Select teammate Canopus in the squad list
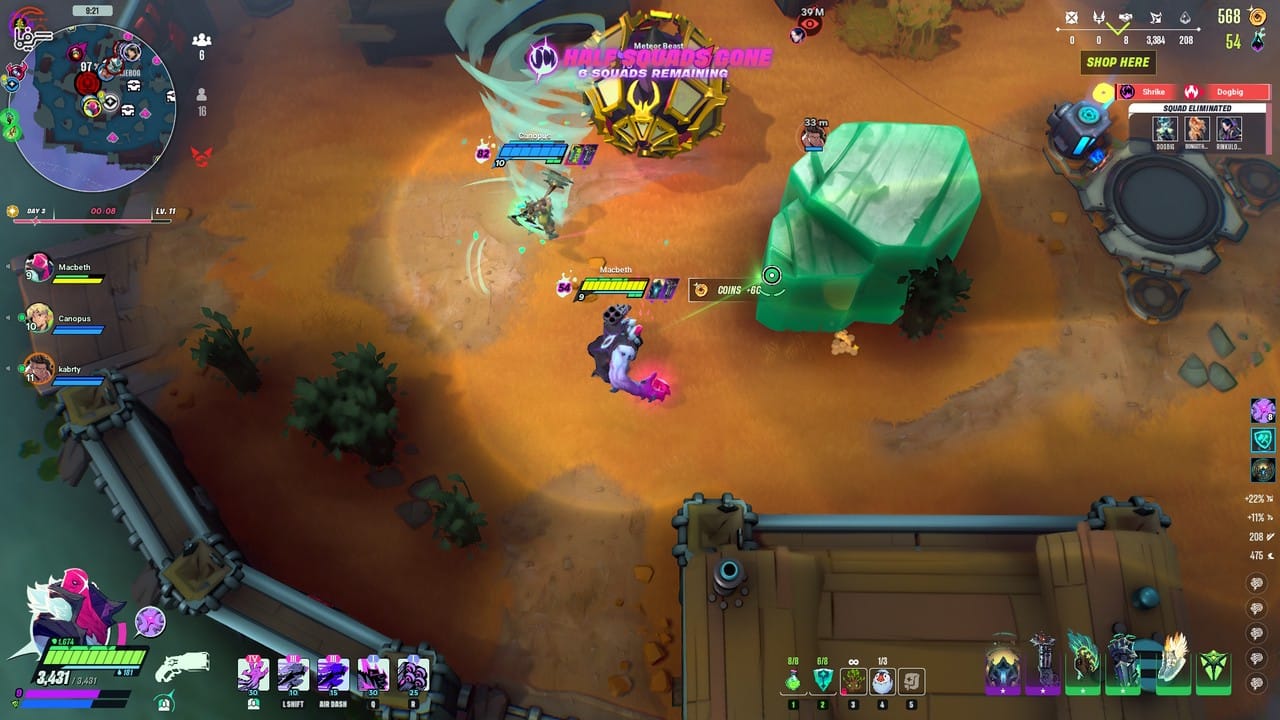 click(39, 319)
